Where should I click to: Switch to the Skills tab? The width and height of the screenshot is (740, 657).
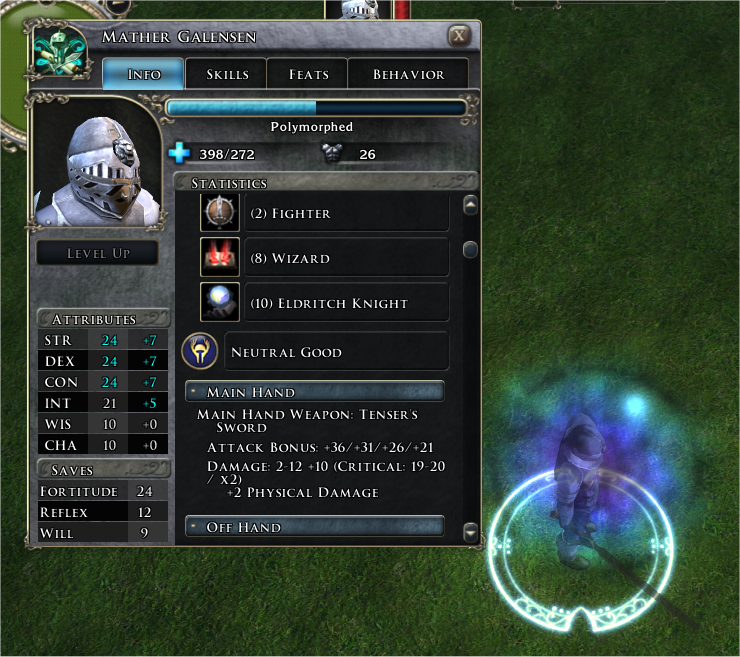click(x=228, y=75)
